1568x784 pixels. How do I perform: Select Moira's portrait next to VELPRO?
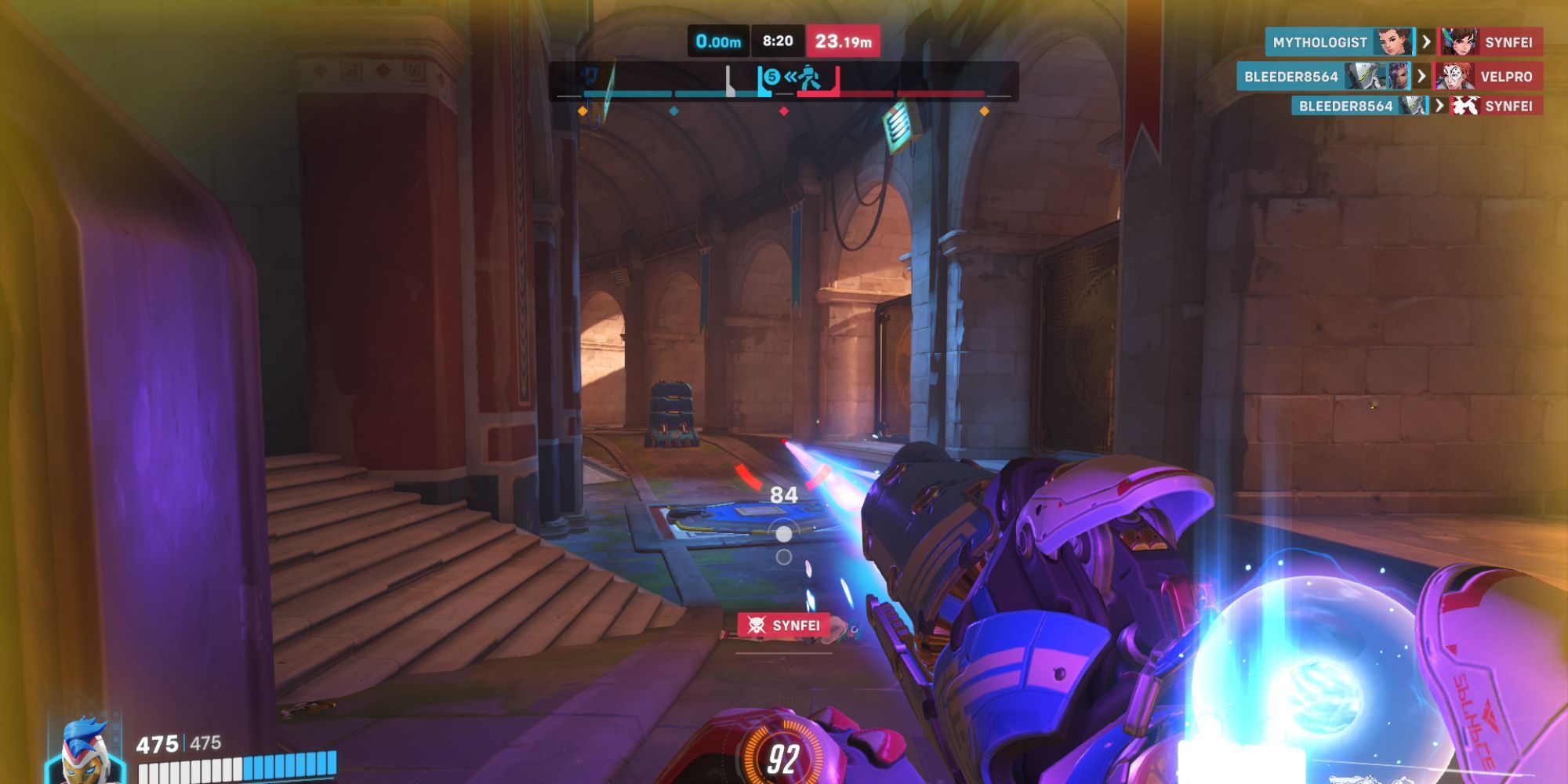click(x=1452, y=76)
